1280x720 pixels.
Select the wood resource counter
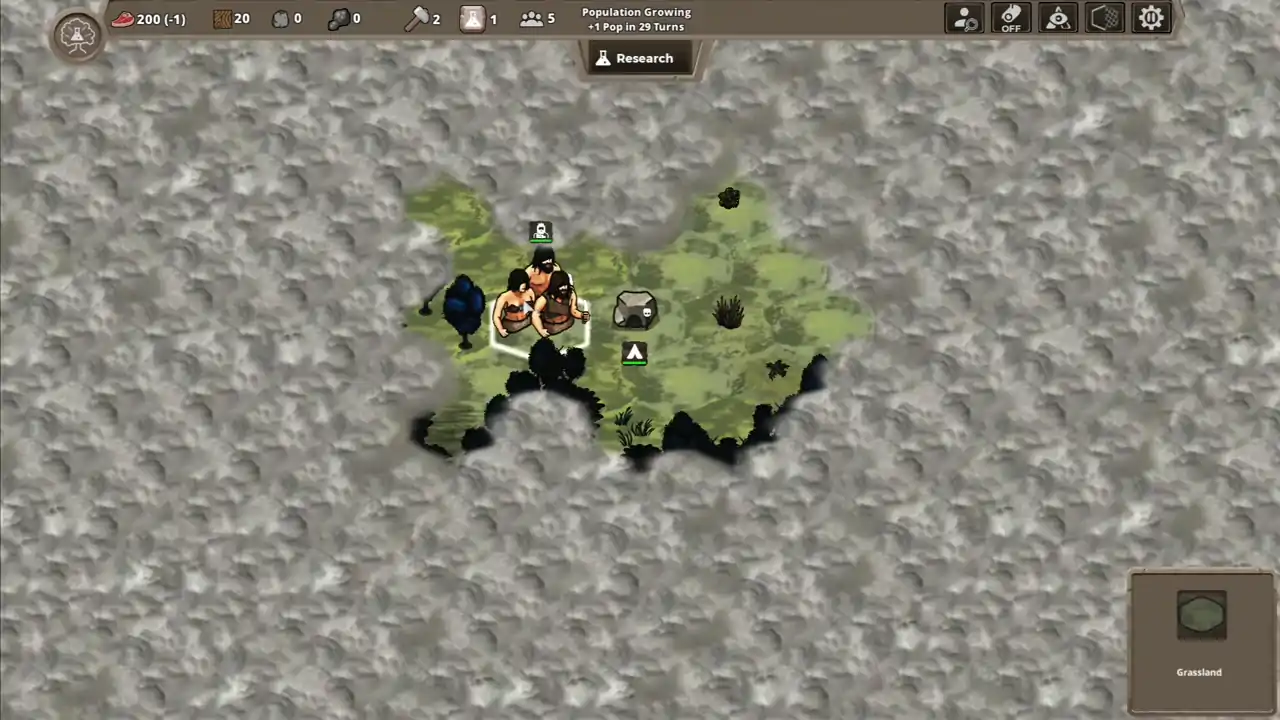(232, 18)
